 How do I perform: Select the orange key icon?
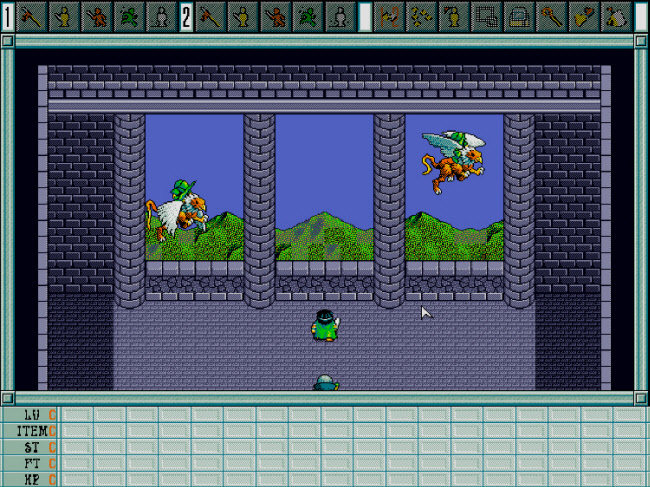click(x=552, y=16)
